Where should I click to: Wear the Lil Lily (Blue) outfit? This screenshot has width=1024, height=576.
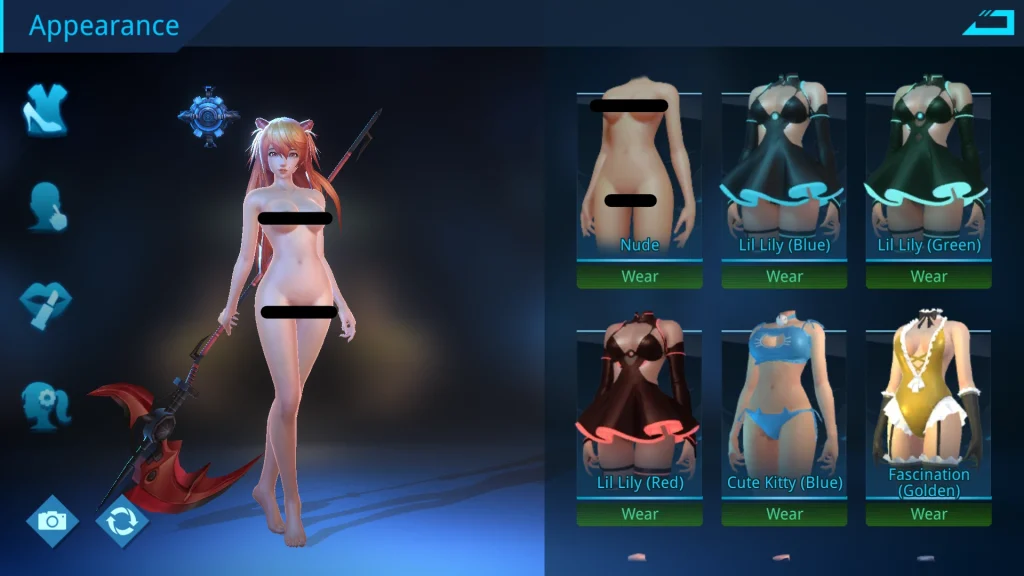(784, 276)
